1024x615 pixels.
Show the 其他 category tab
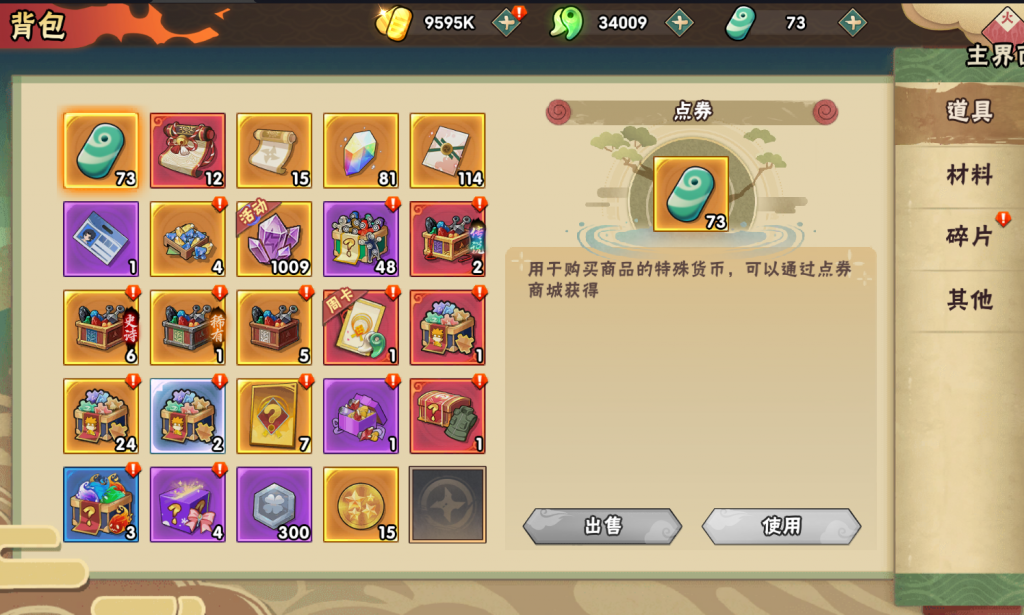969,299
